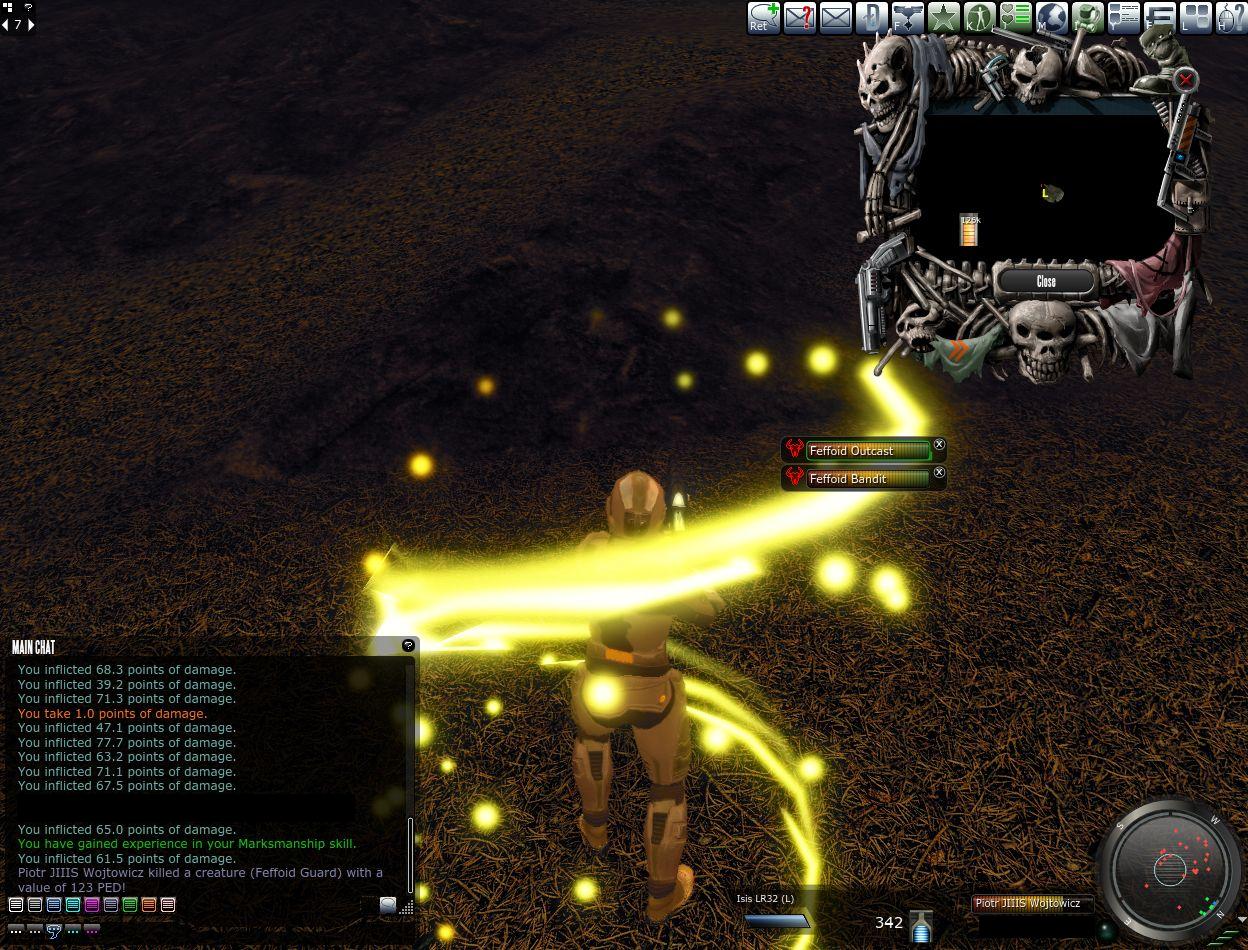Open the globe map toolbar icon
The image size is (1248, 950).
pos(1051,17)
